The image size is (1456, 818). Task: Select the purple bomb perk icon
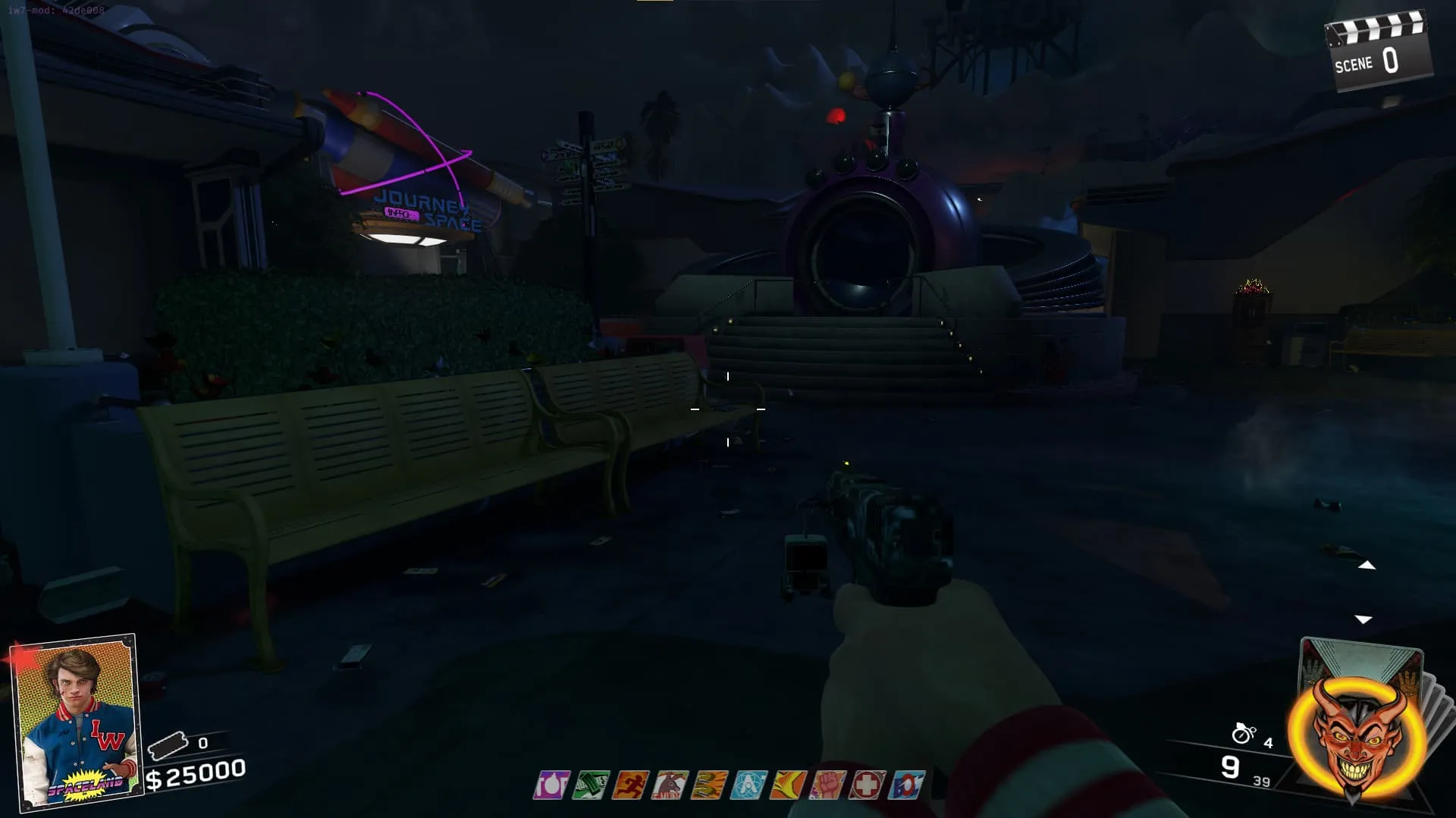tap(551, 785)
